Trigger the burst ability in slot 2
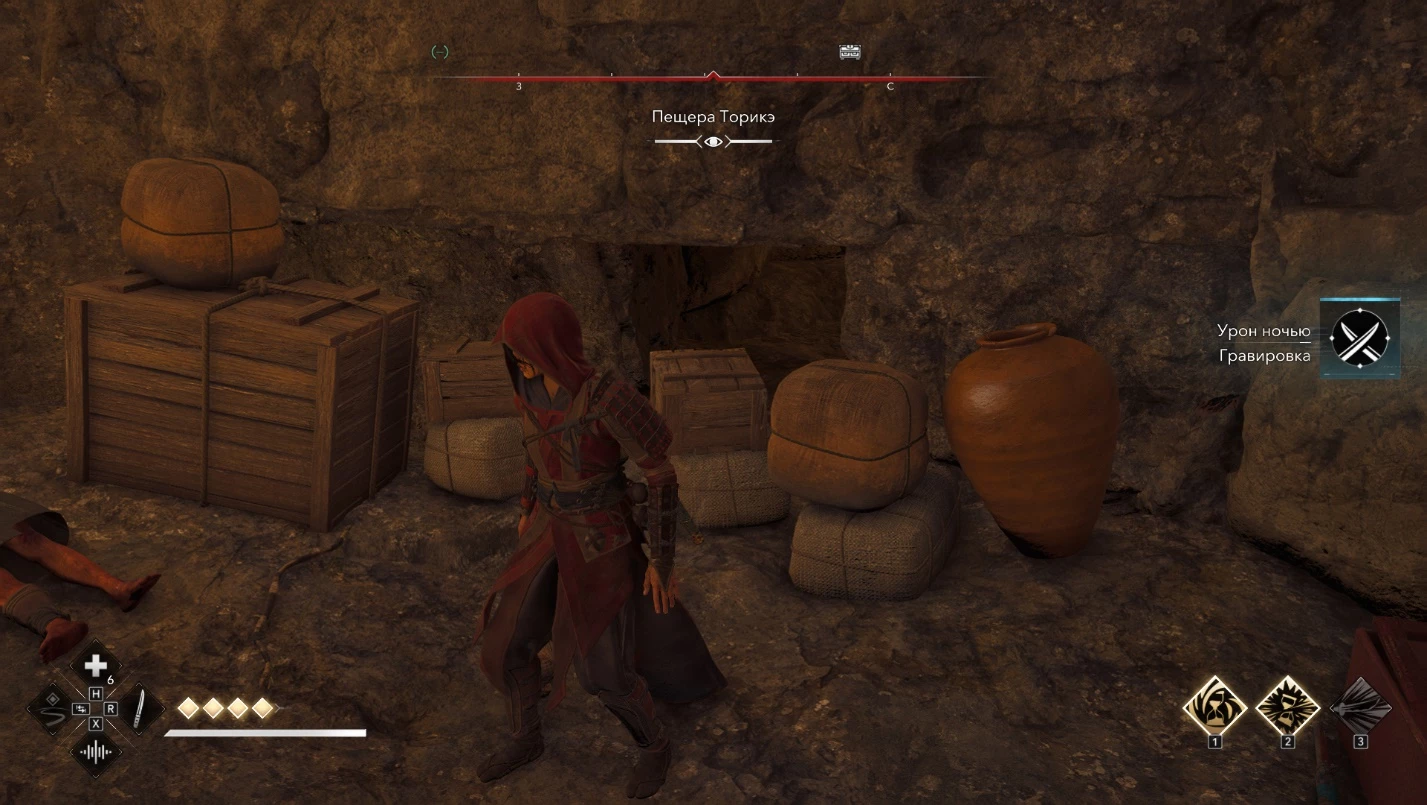Image resolution: width=1427 pixels, height=805 pixels. (x=1287, y=705)
